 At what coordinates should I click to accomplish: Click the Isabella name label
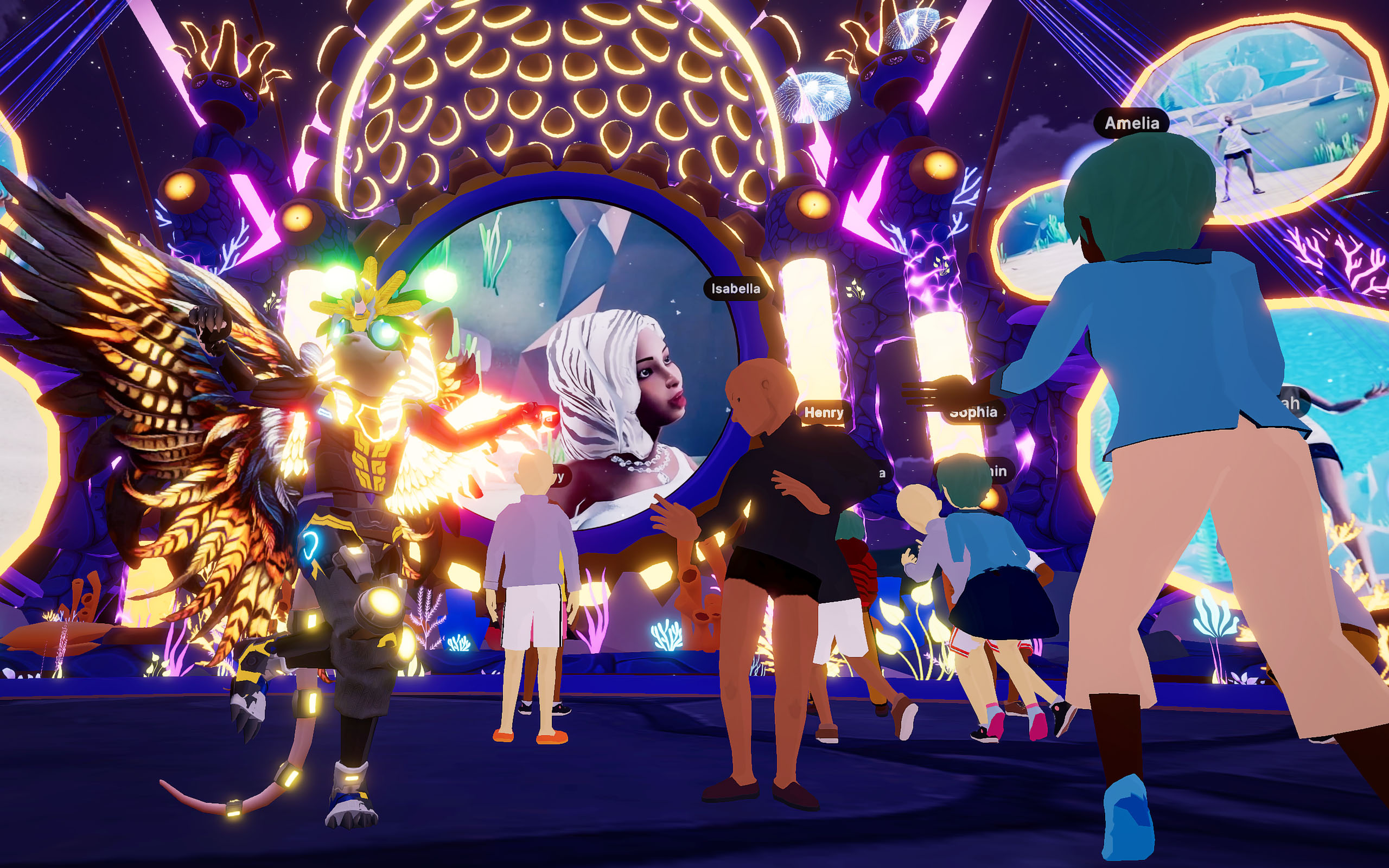[x=735, y=288]
